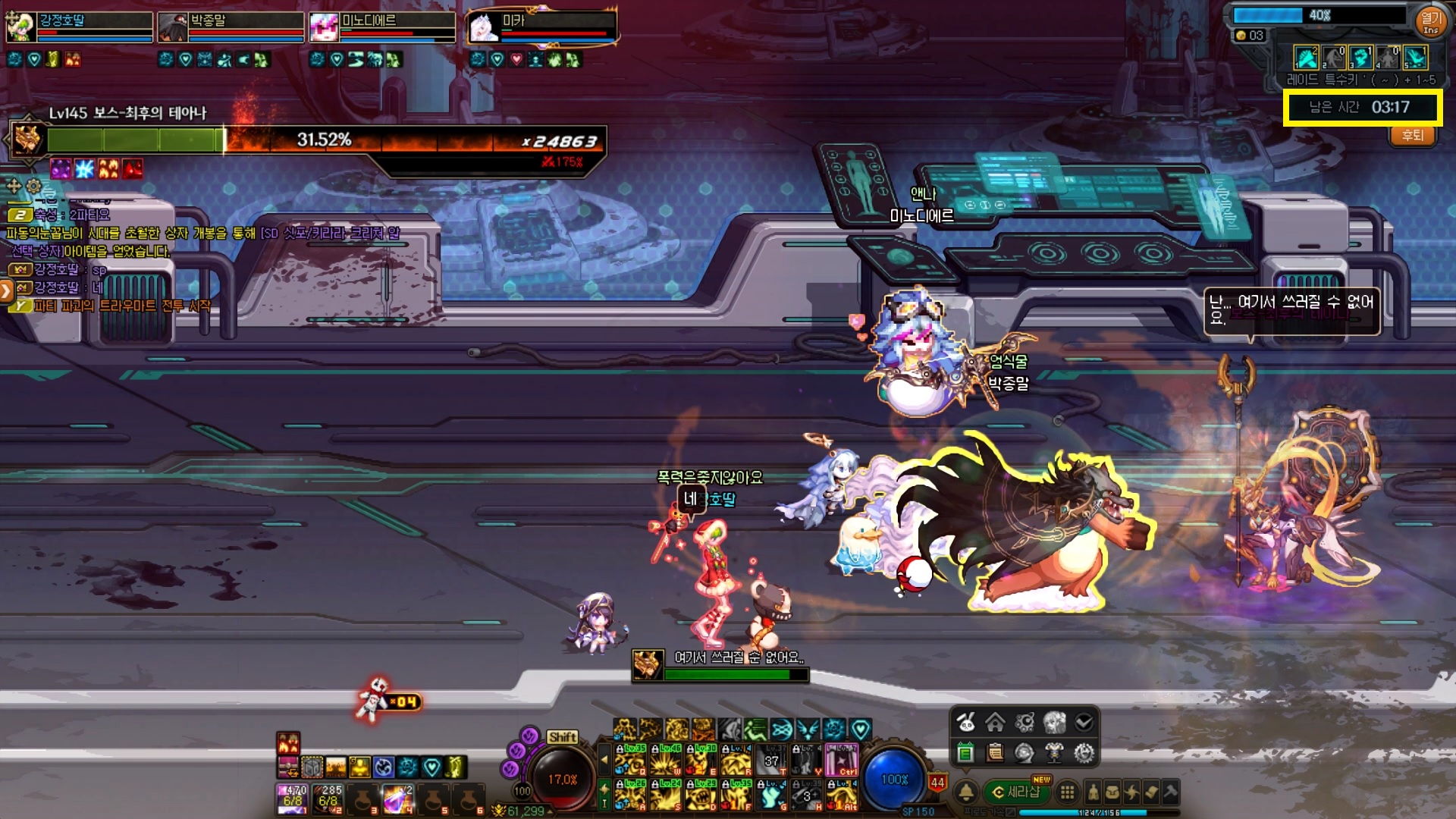Viewport: 1456px width, 819px height.
Task: Click the hammer icon in the menu bar
Action: pos(1170,792)
